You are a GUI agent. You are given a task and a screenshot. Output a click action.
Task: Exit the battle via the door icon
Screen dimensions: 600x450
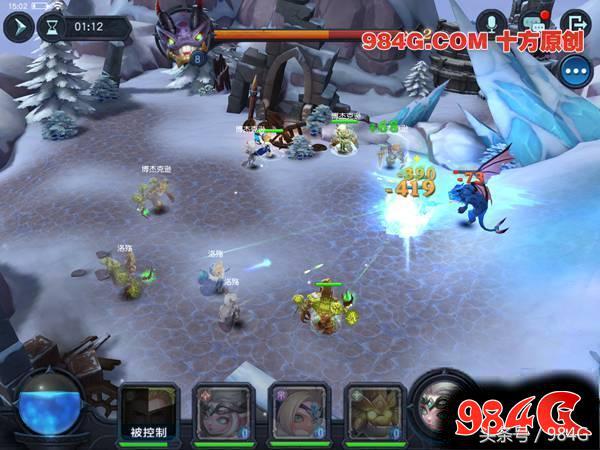point(574,23)
